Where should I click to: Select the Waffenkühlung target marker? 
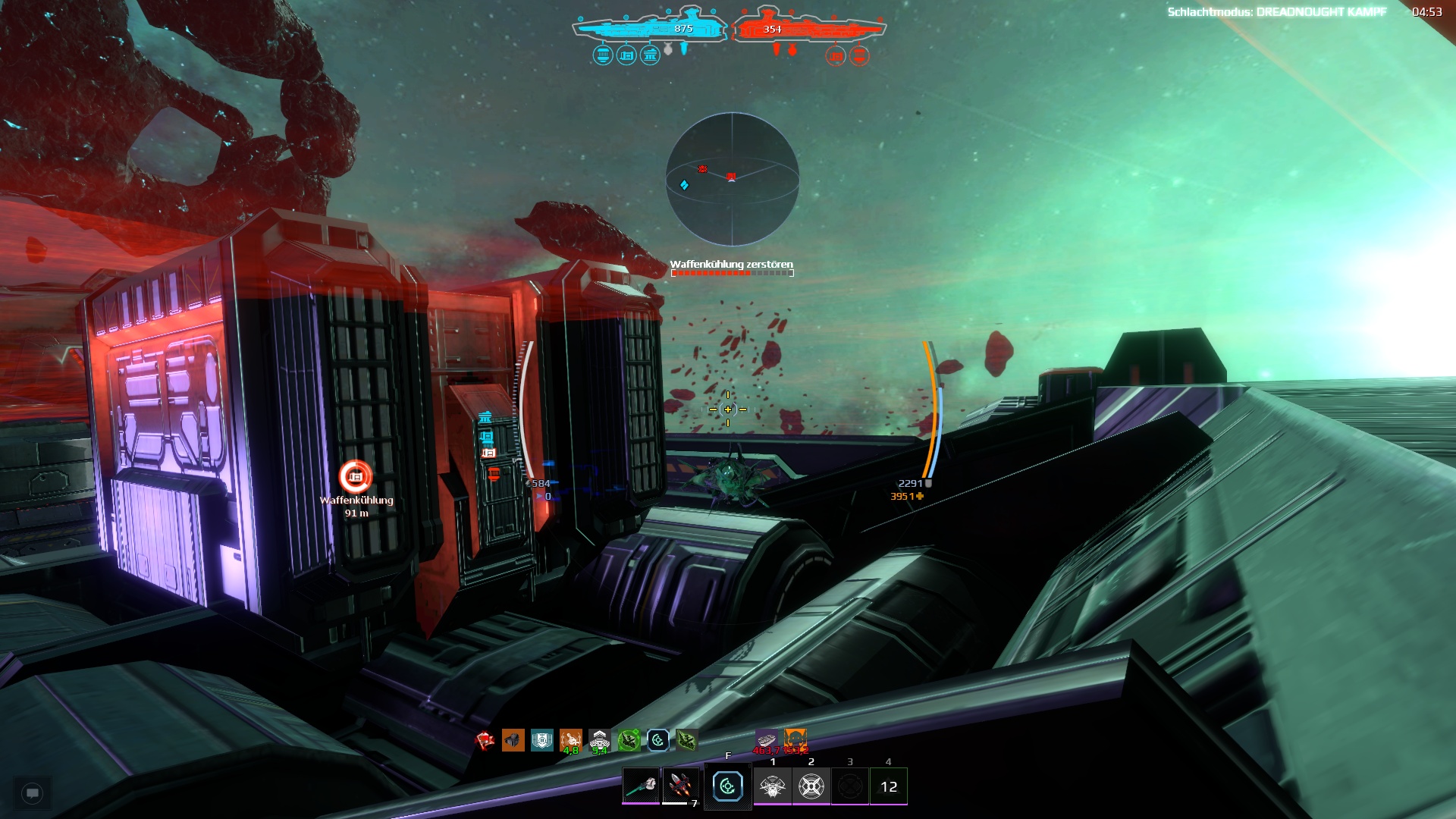tap(355, 477)
